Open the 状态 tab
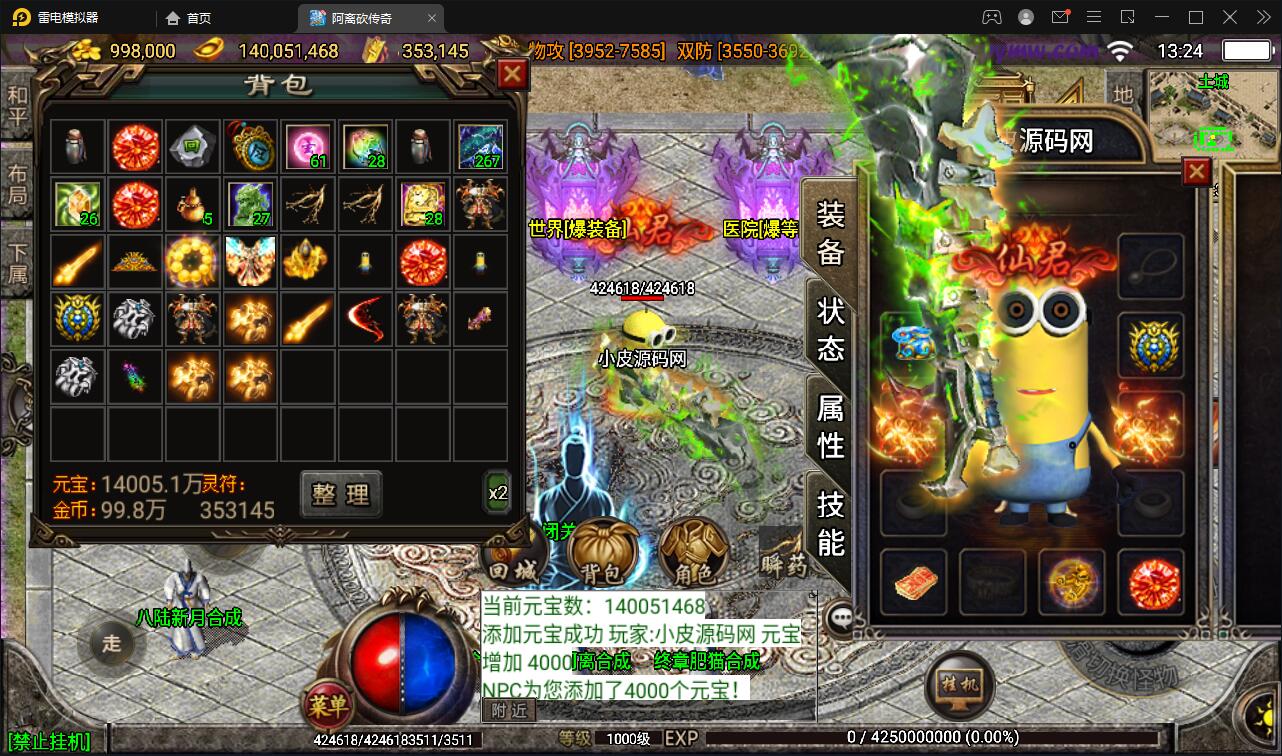 pos(830,328)
